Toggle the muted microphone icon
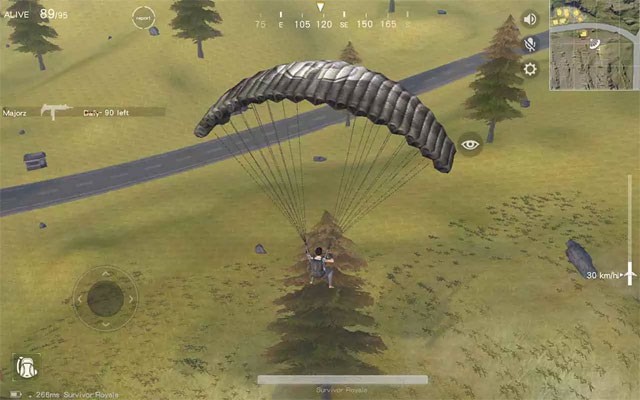 pos(530,44)
